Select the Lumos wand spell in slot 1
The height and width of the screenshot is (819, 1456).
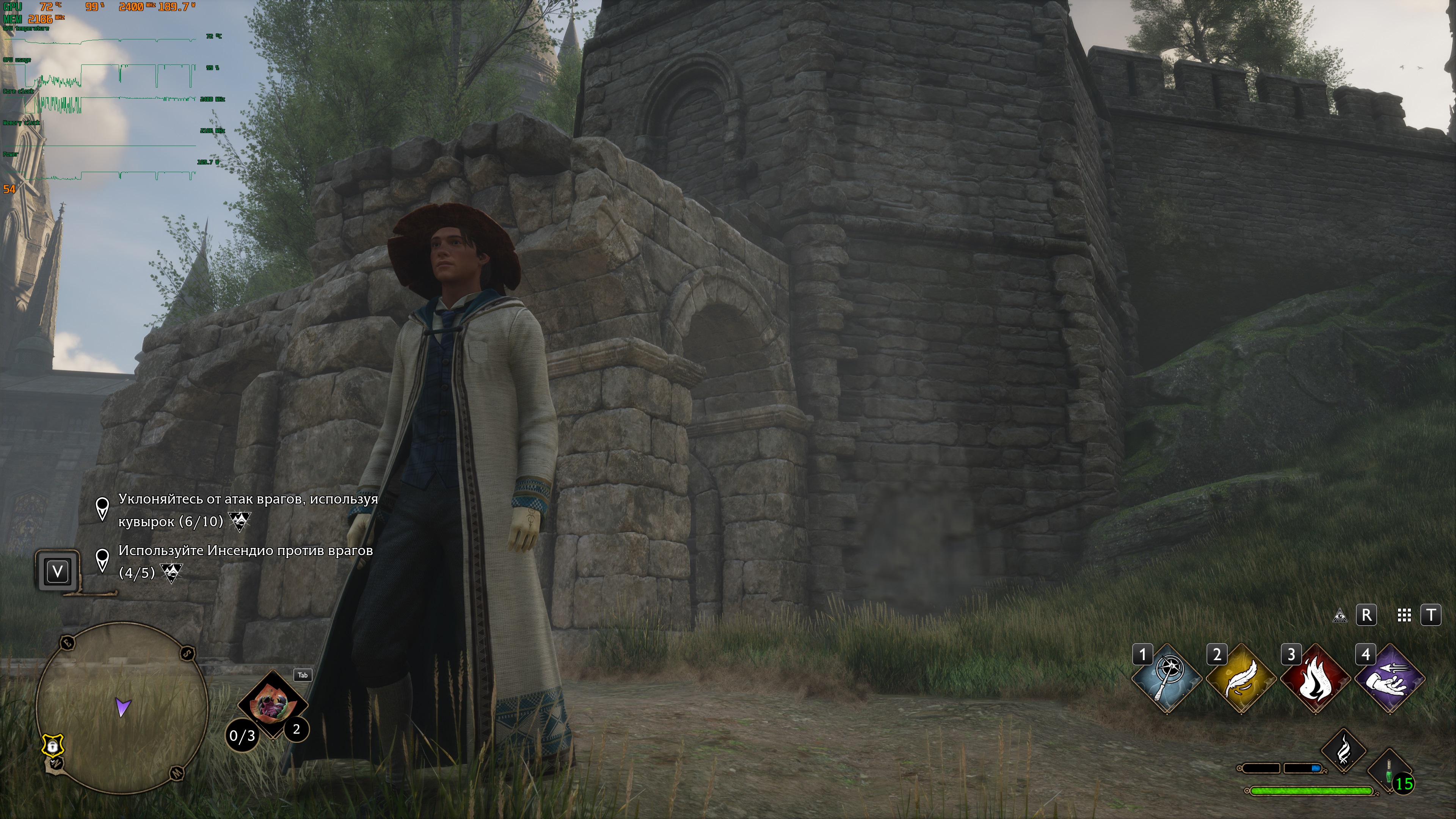tap(1166, 679)
